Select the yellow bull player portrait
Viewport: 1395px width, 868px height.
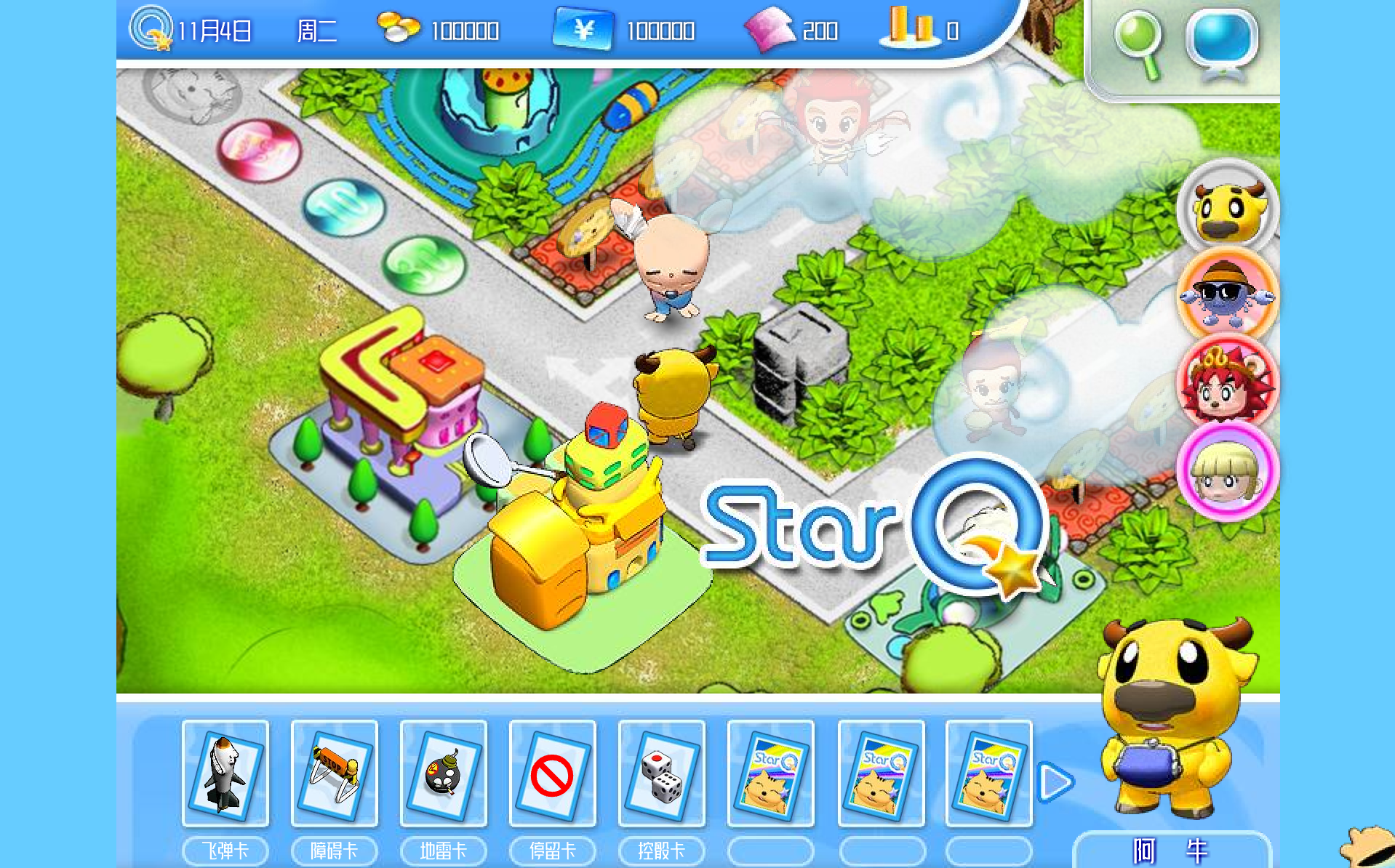(1228, 209)
